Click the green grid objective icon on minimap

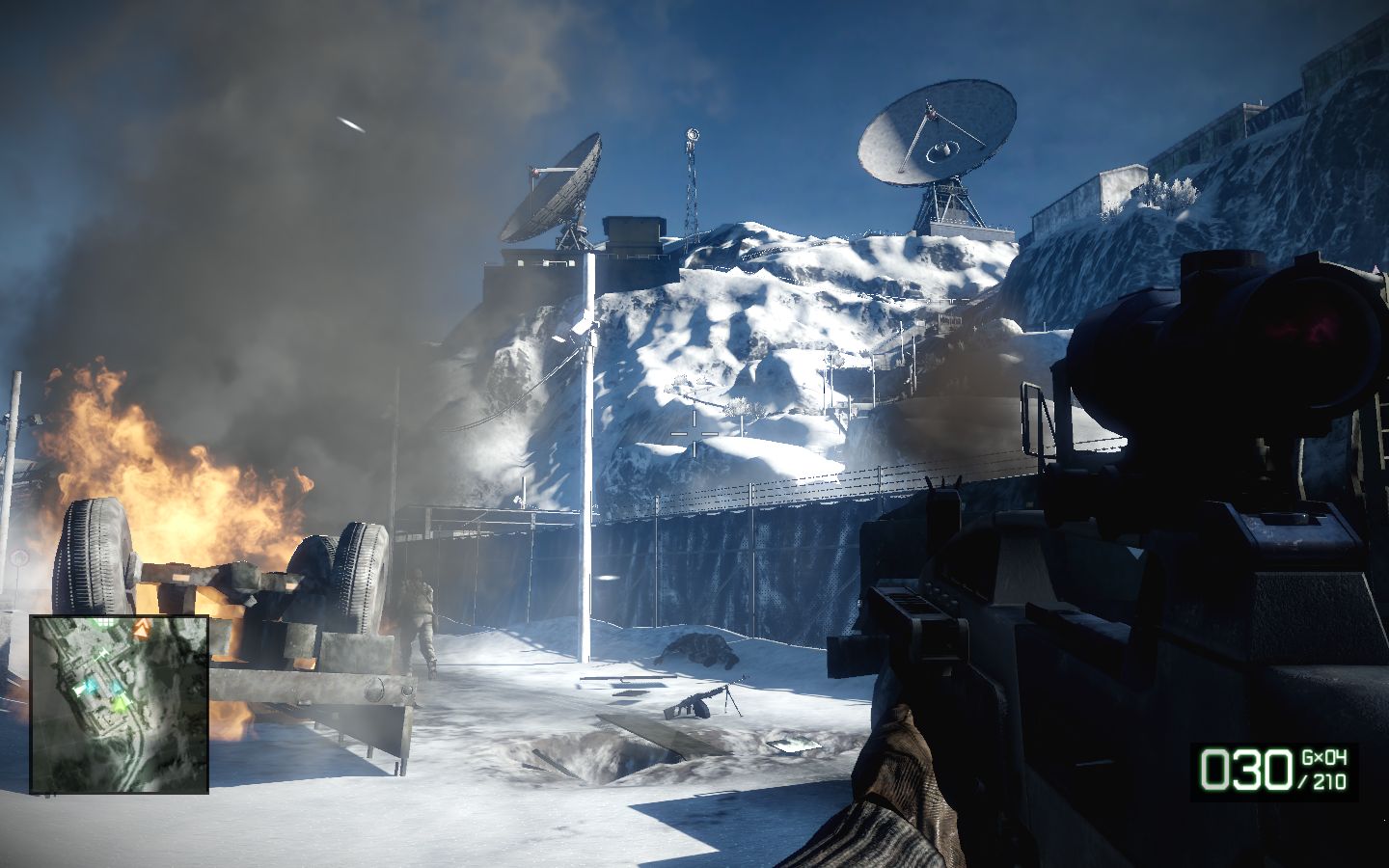coord(104,621)
